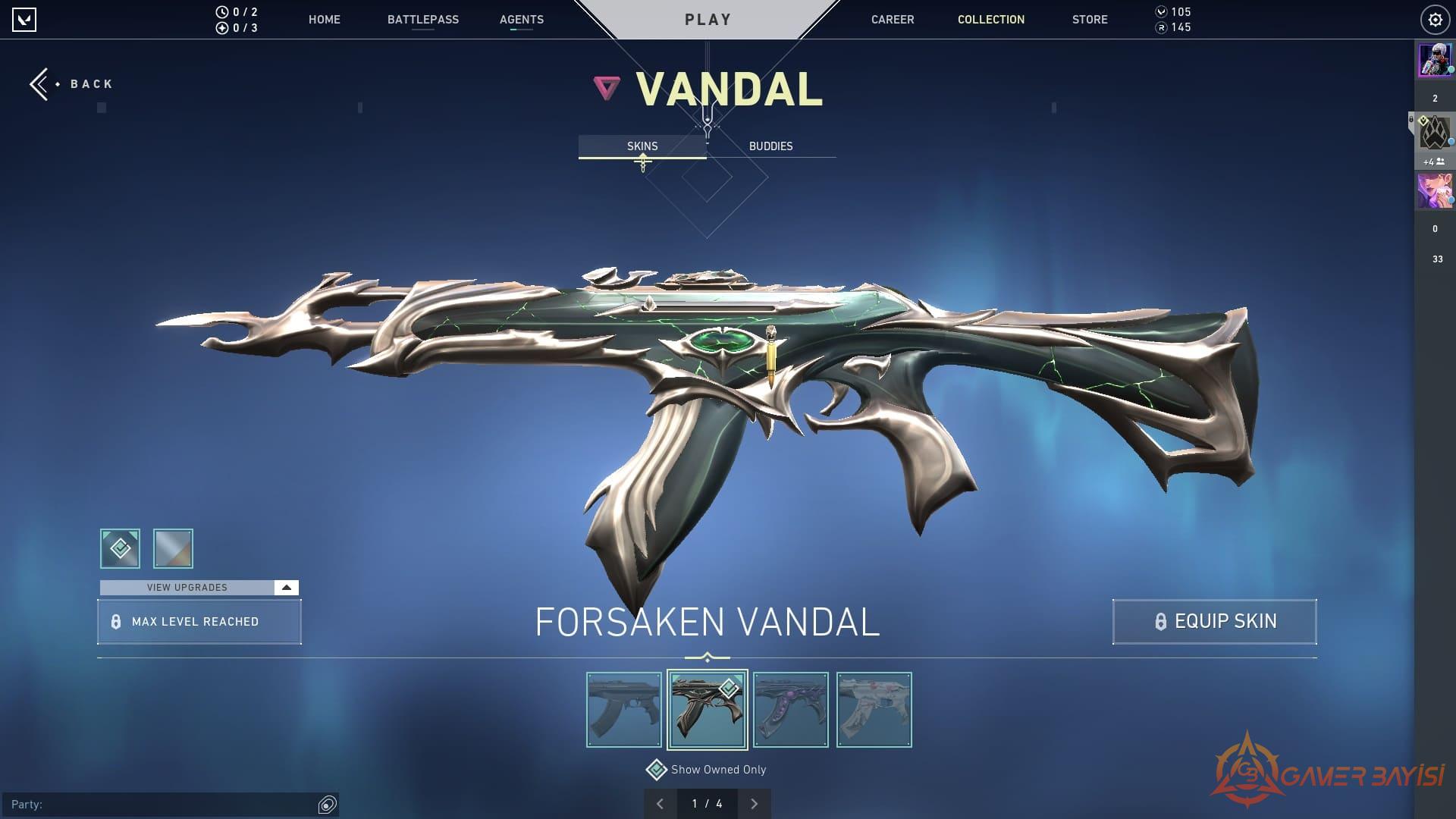Go to the Agents page
This screenshot has height=819, width=1456.
coord(521,20)
